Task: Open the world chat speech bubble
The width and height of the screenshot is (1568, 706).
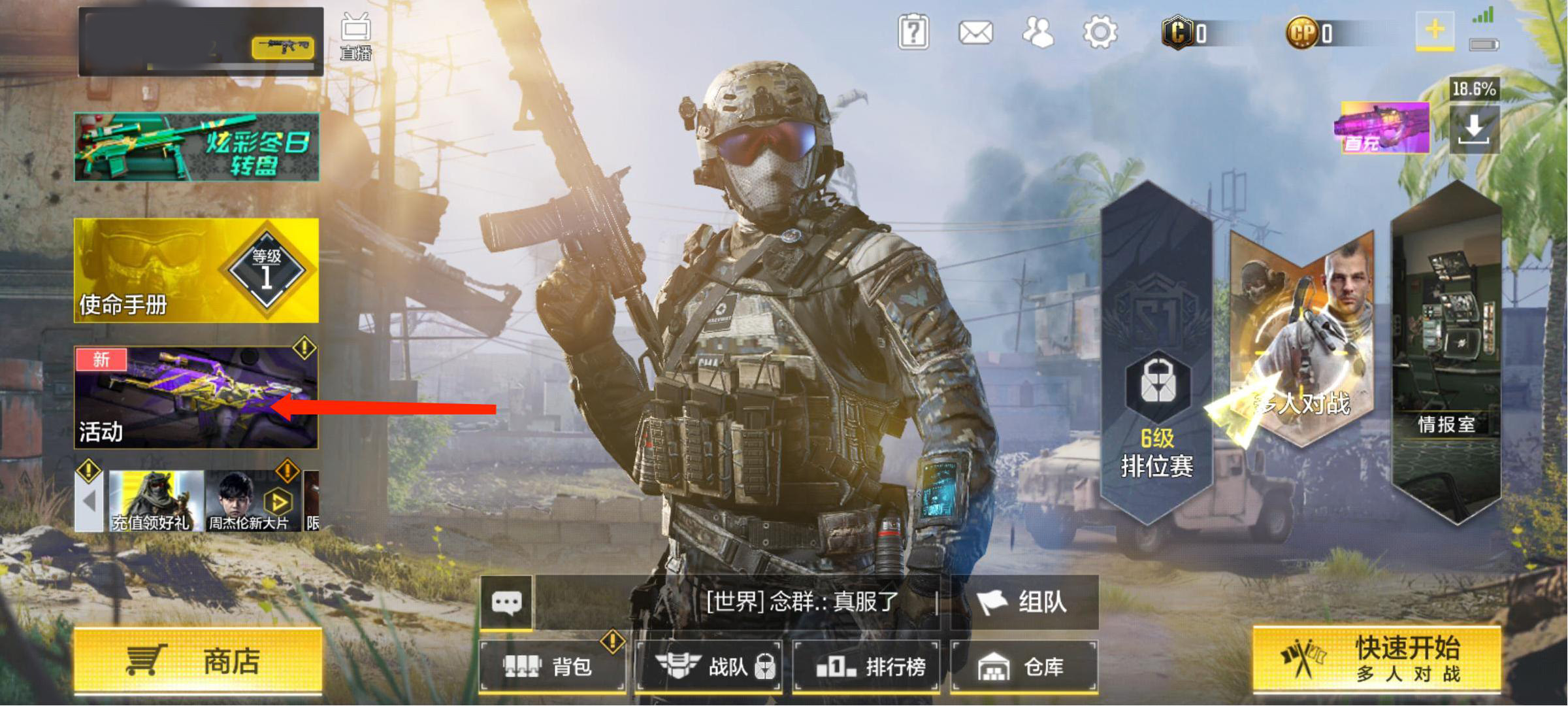Action: click(x=506, y=602)
